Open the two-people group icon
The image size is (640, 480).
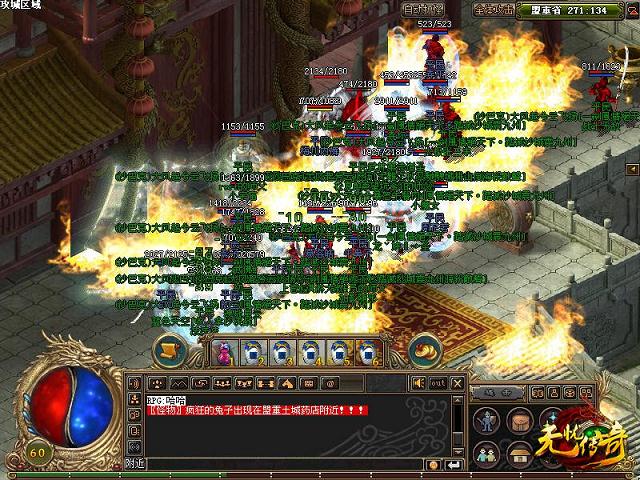[x=487, y=453]
